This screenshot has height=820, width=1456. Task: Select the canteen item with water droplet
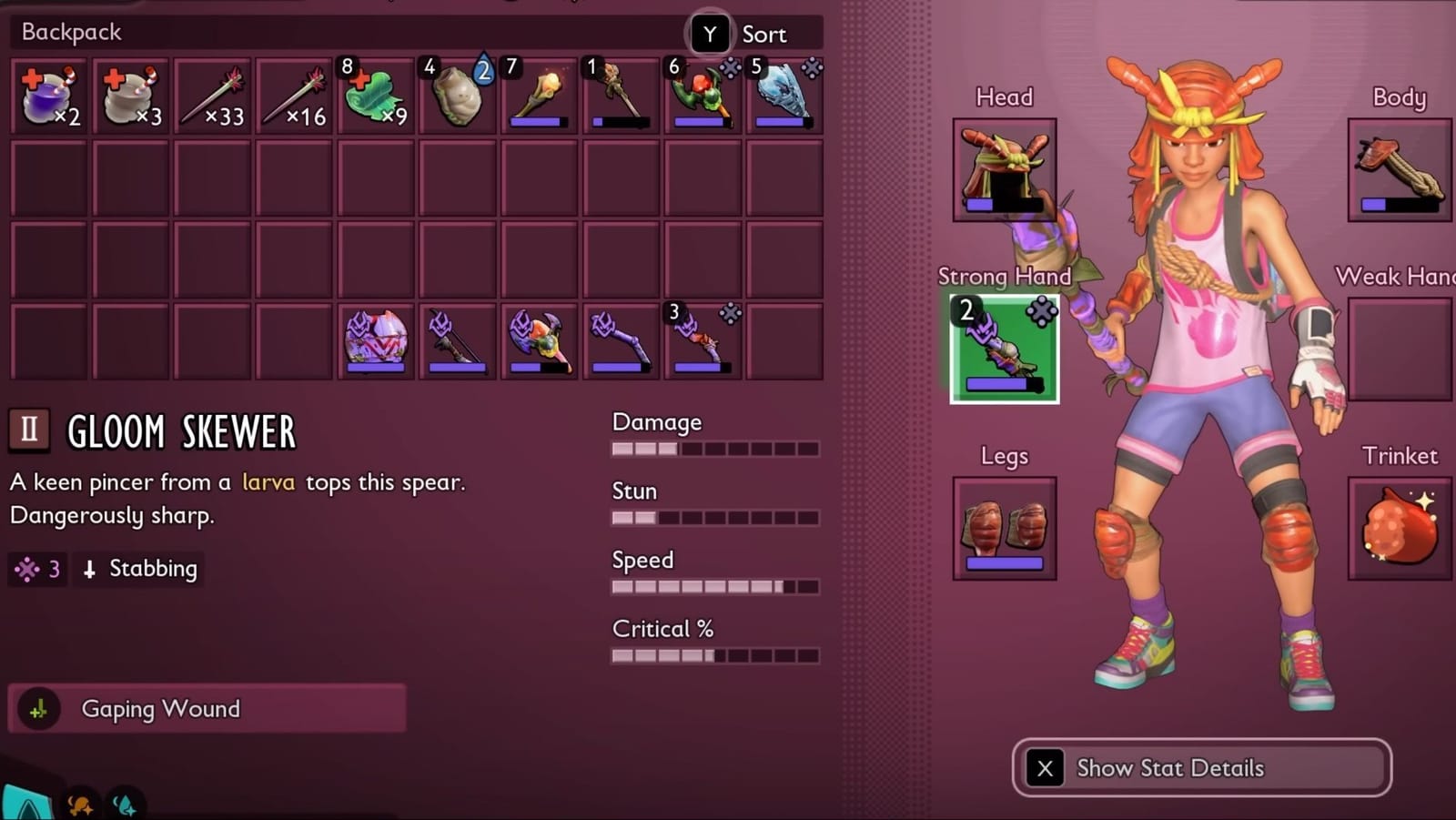[x=458, y=96]
